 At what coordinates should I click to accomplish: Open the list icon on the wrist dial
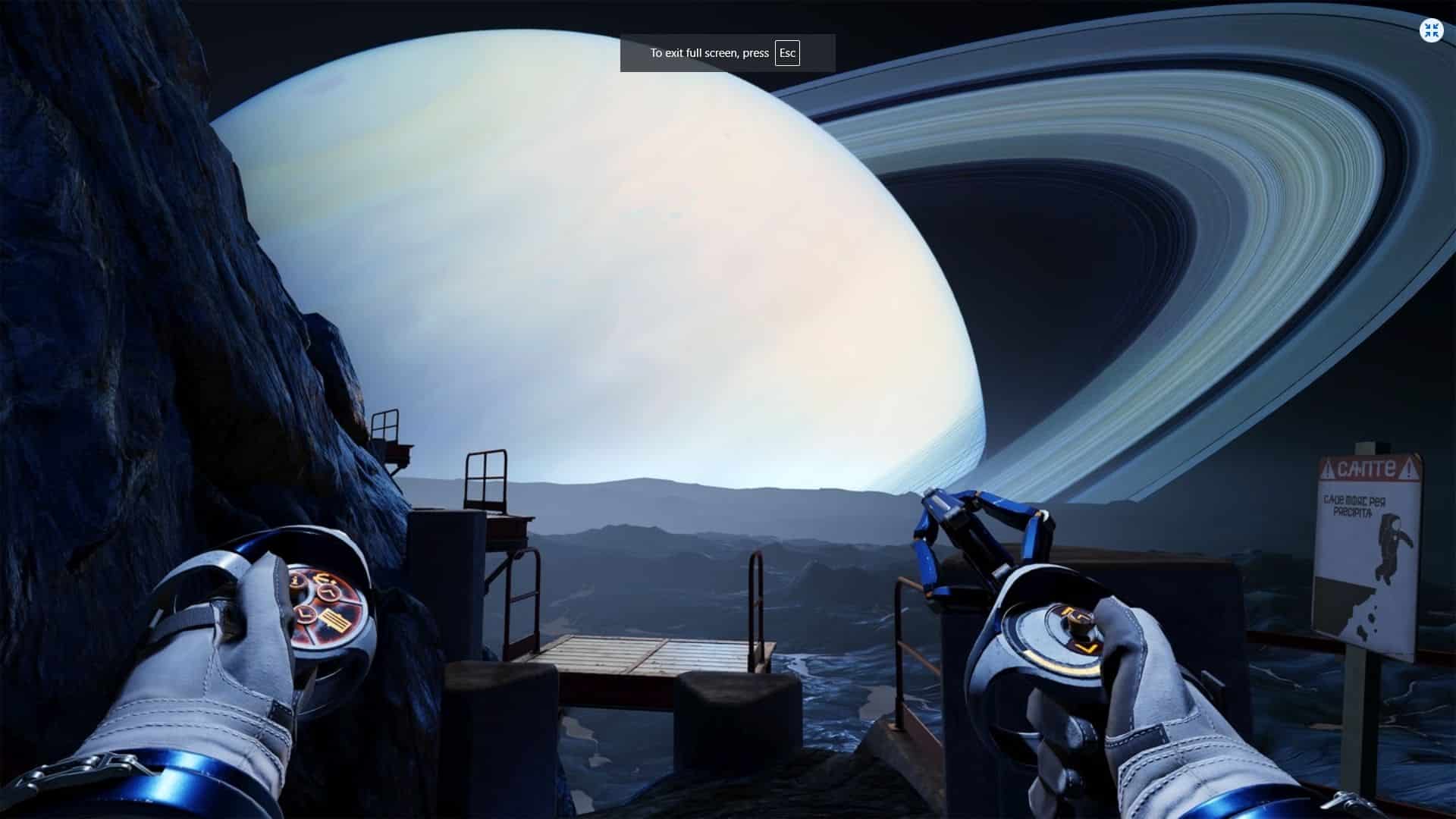pos(334,620)
